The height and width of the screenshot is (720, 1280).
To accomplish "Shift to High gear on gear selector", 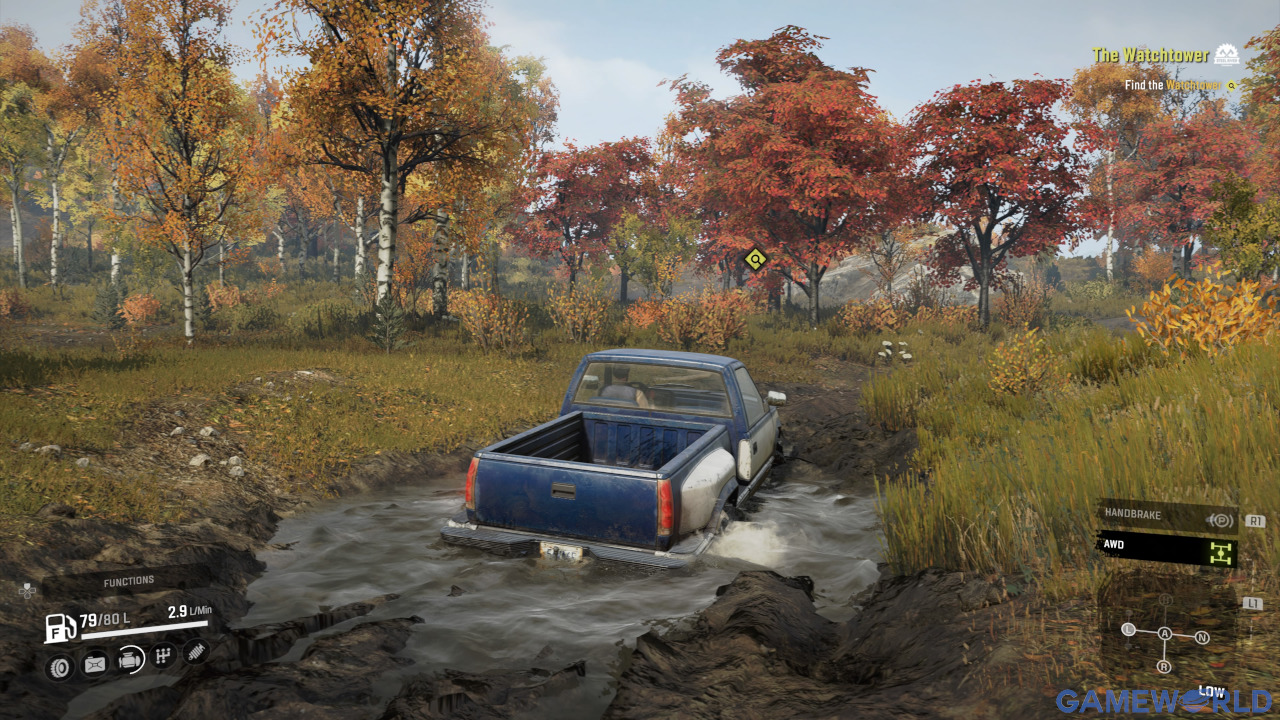I will coord(1165,600).
